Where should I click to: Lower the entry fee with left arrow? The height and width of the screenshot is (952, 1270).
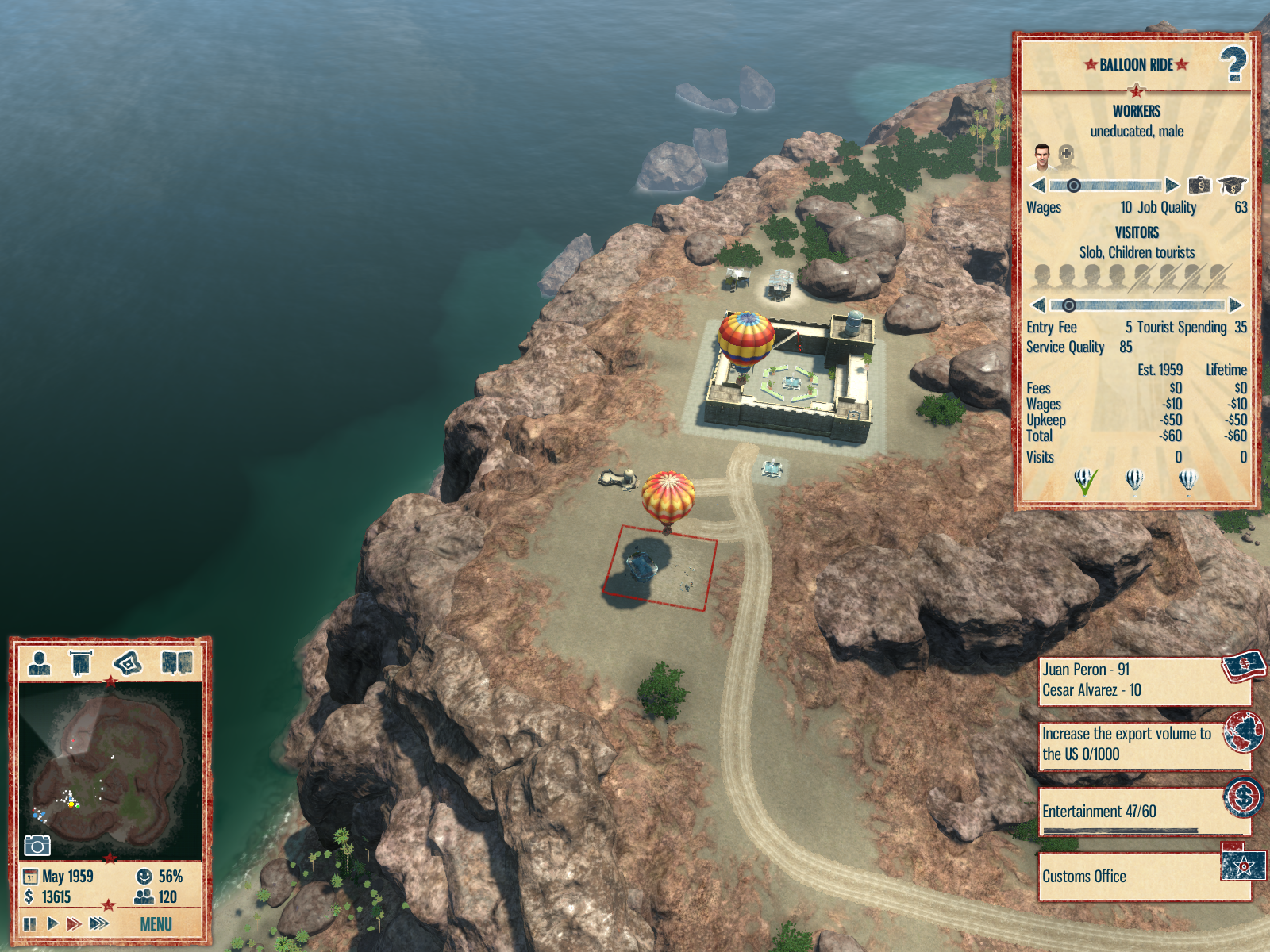(1037, 305)
